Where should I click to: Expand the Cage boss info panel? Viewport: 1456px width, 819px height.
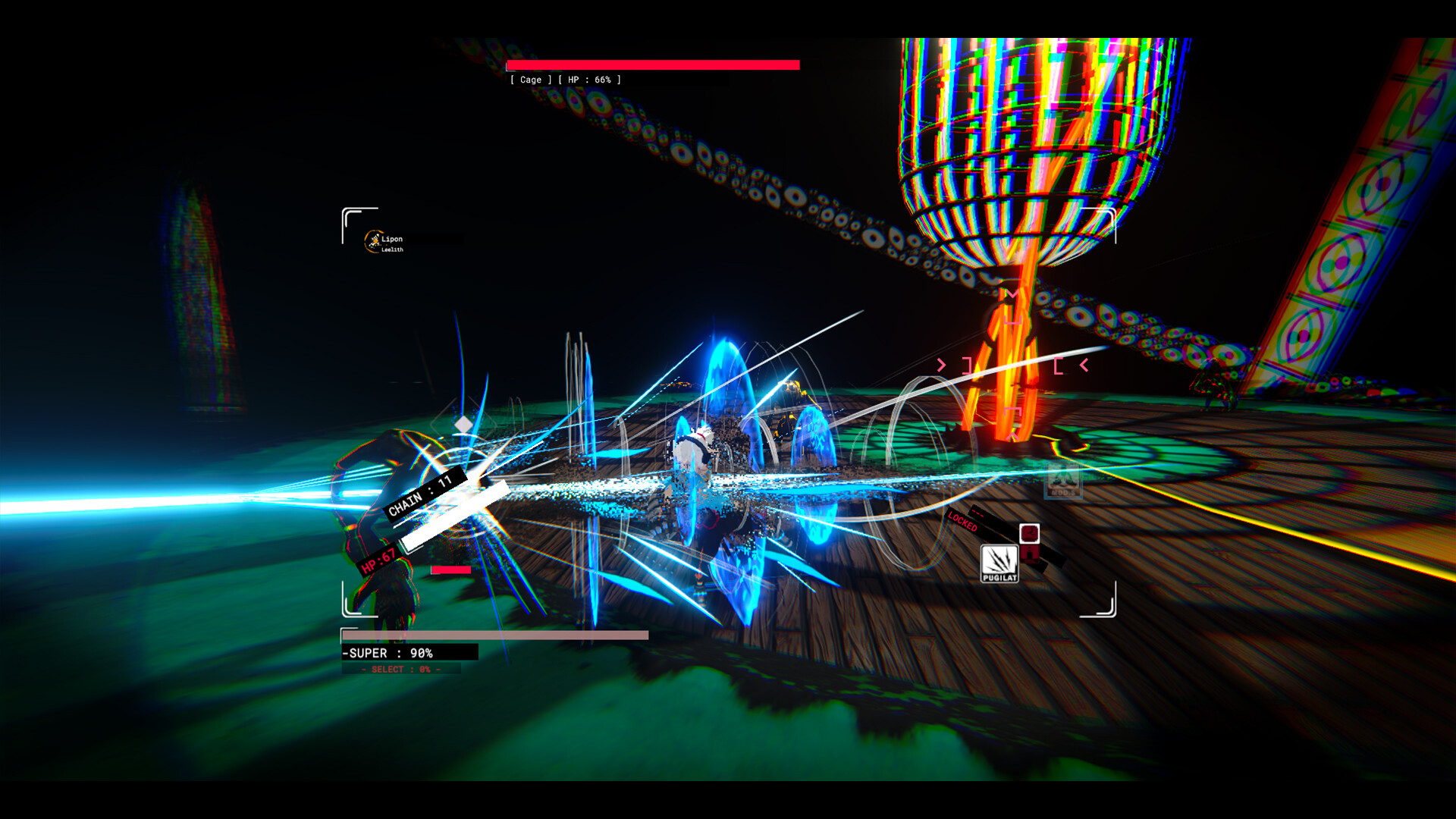coord(565,79)
